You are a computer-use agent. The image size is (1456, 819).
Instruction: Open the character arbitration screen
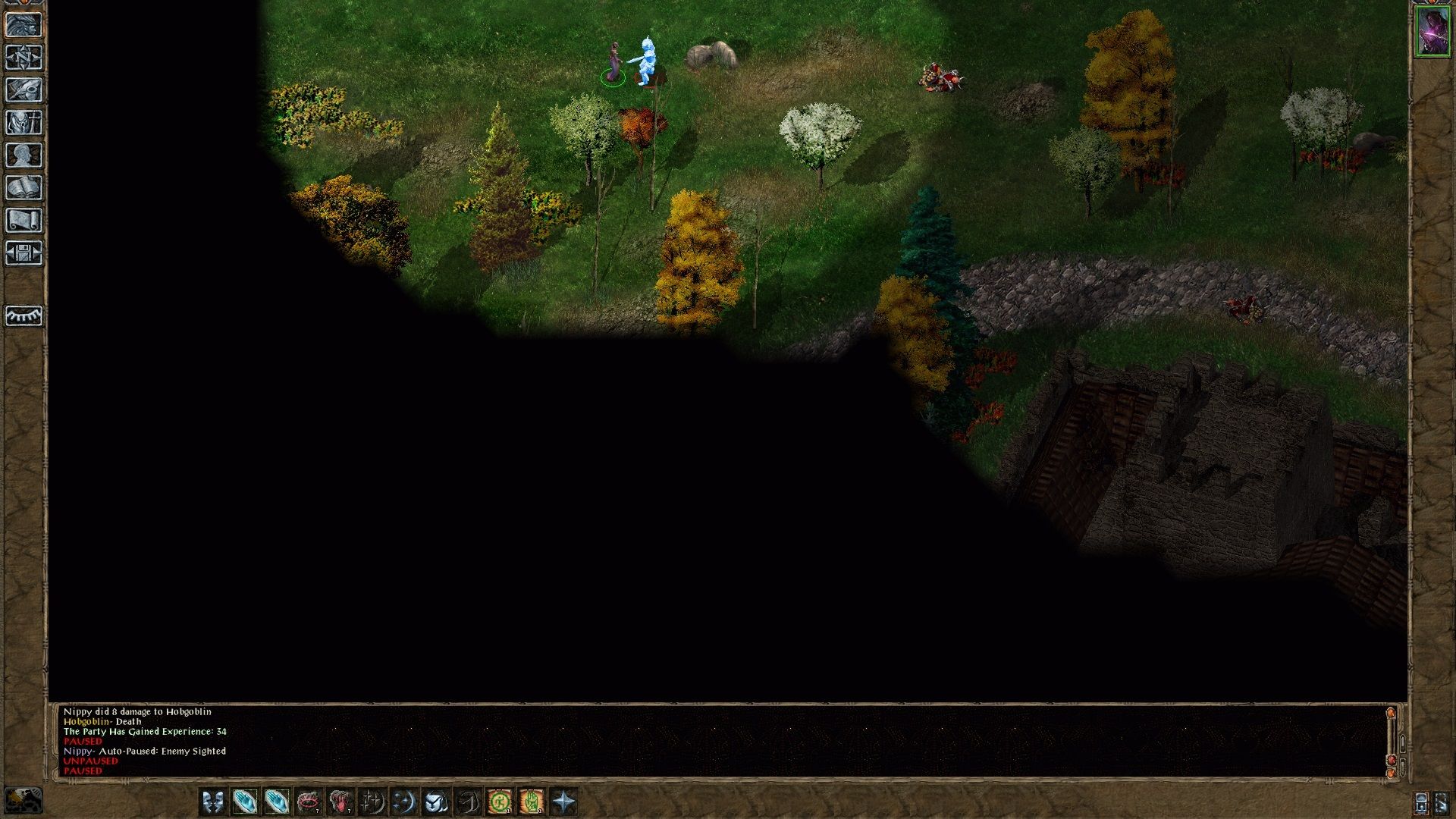[x=24, y=24]
